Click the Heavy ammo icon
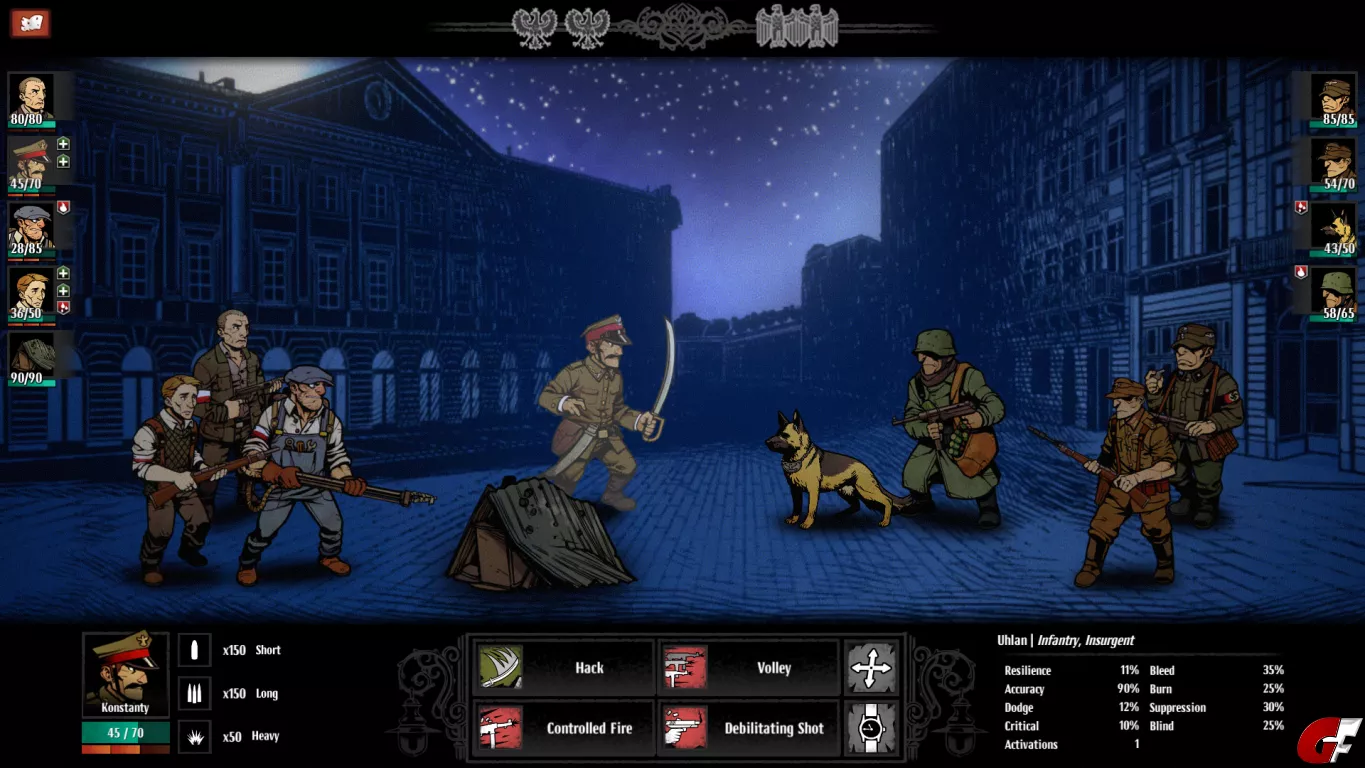1365x768 pixels. [195, 737]
